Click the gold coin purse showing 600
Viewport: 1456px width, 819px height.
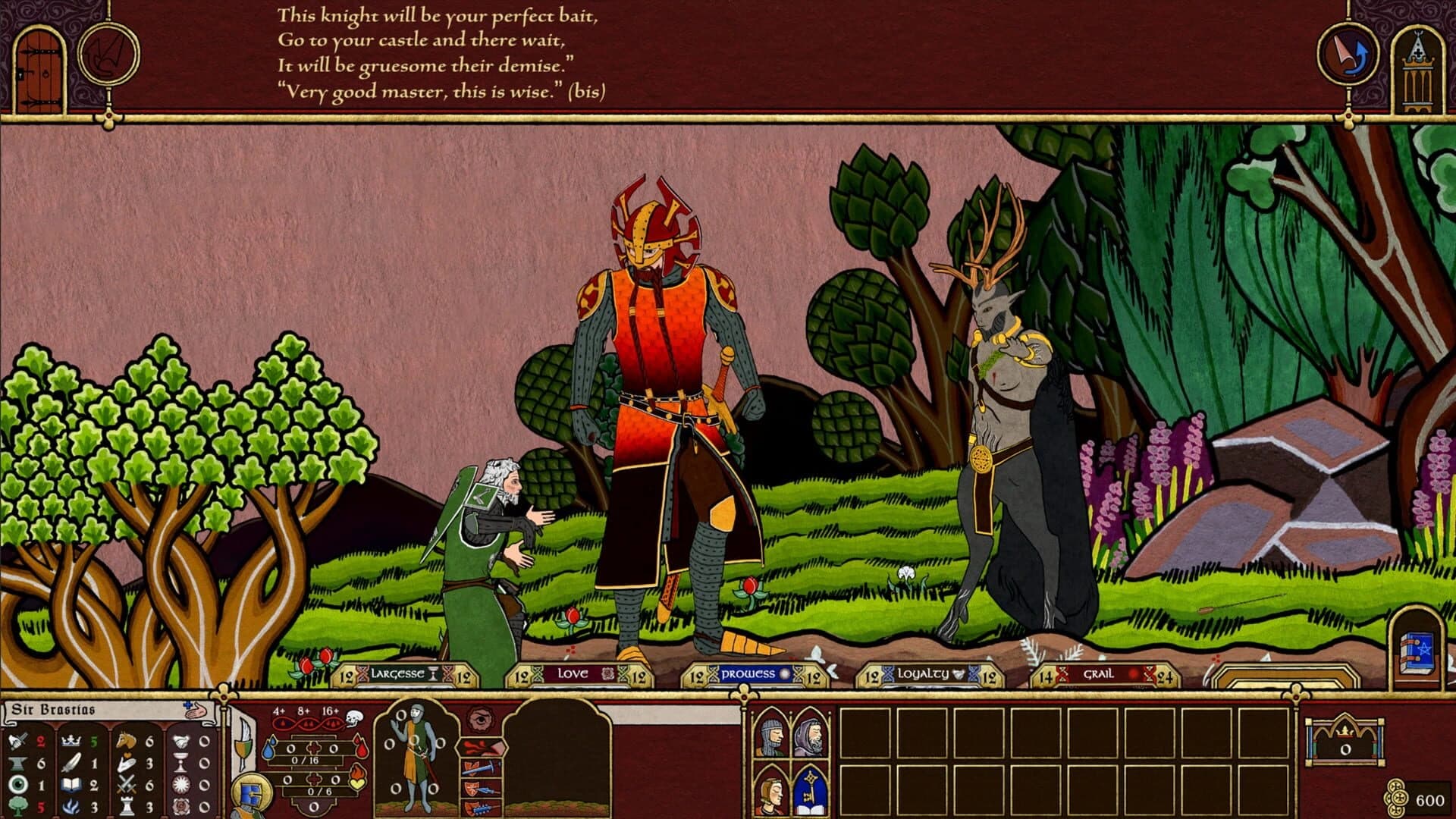click(1399, 796)
